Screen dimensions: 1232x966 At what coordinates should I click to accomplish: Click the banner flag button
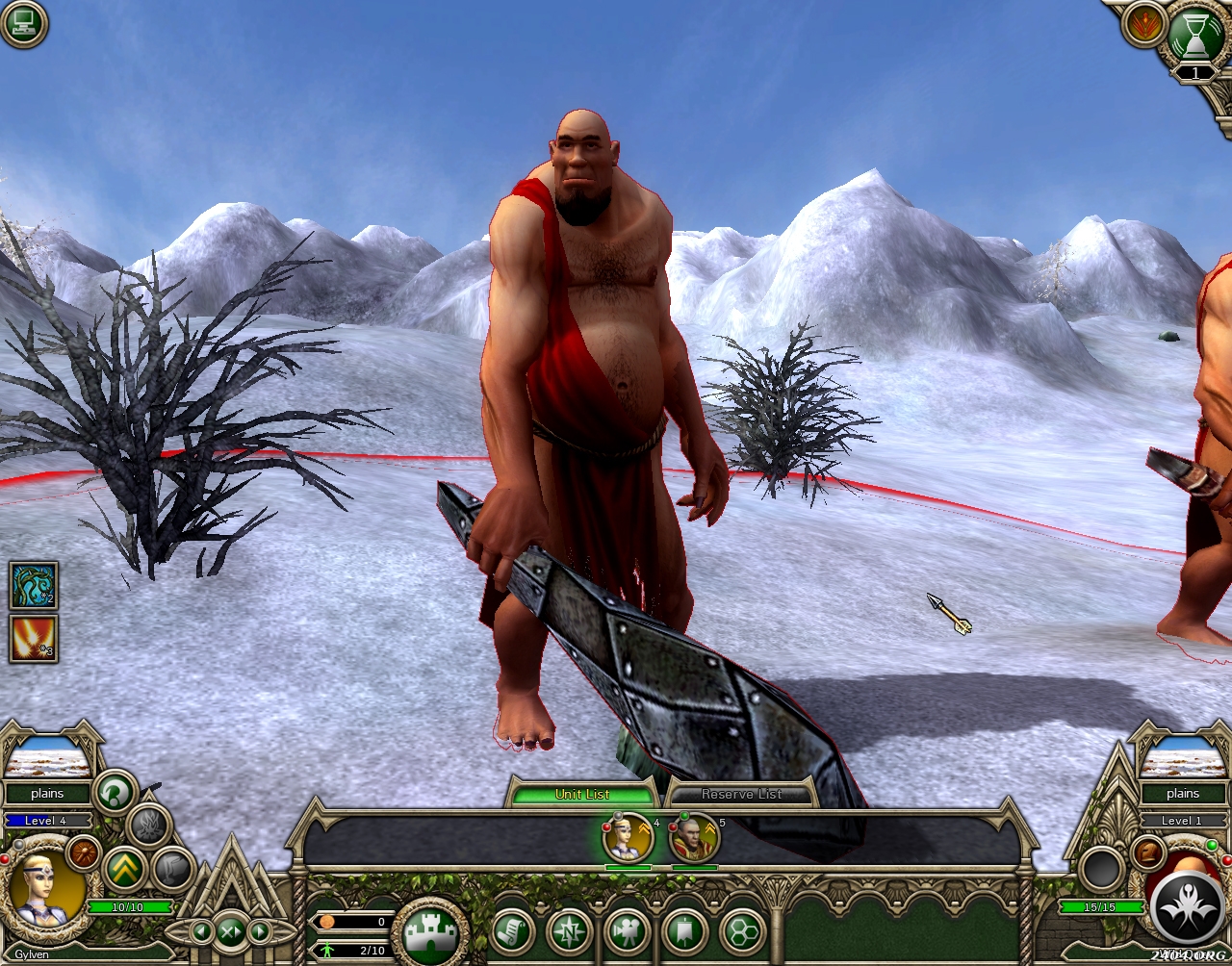(684, 931)
